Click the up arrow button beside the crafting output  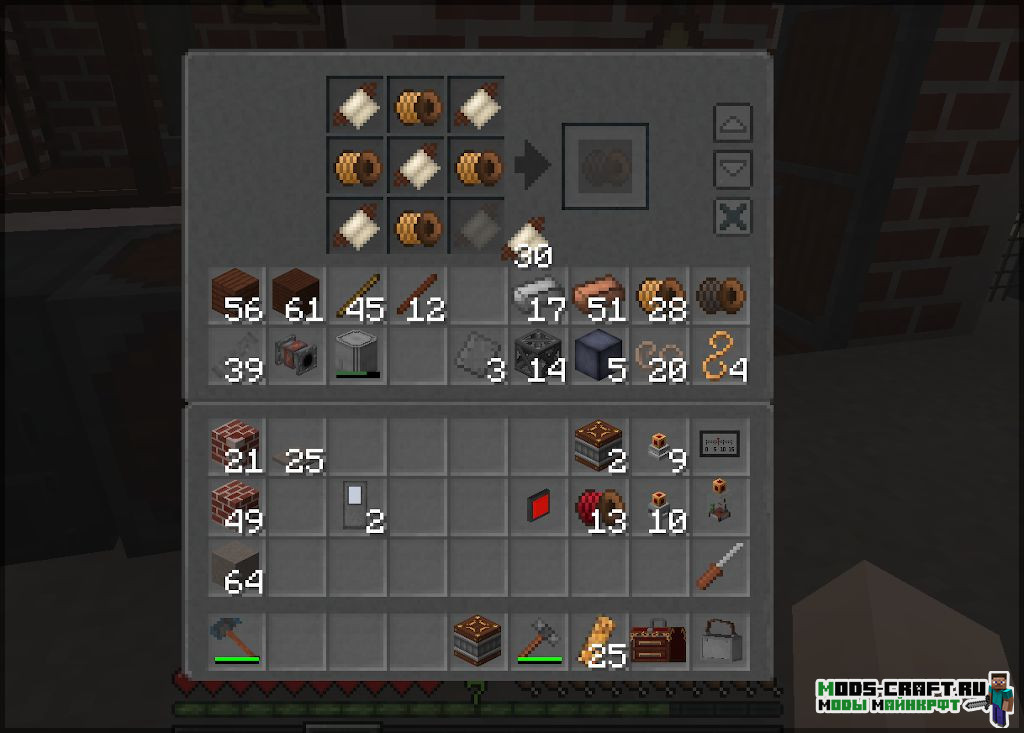tap(732, 123)
